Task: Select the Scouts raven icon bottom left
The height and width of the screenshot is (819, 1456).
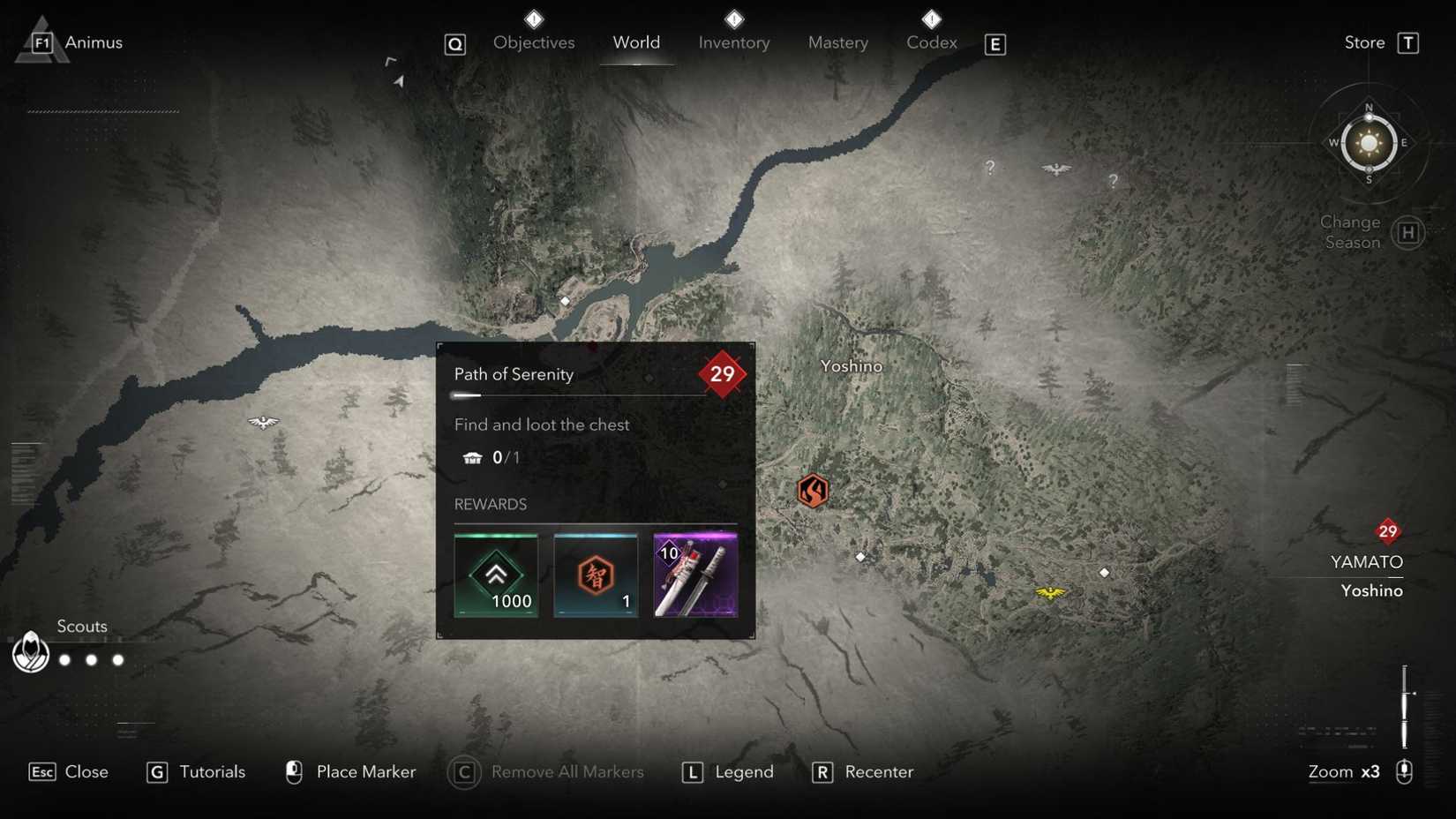Action: point(31,653)
